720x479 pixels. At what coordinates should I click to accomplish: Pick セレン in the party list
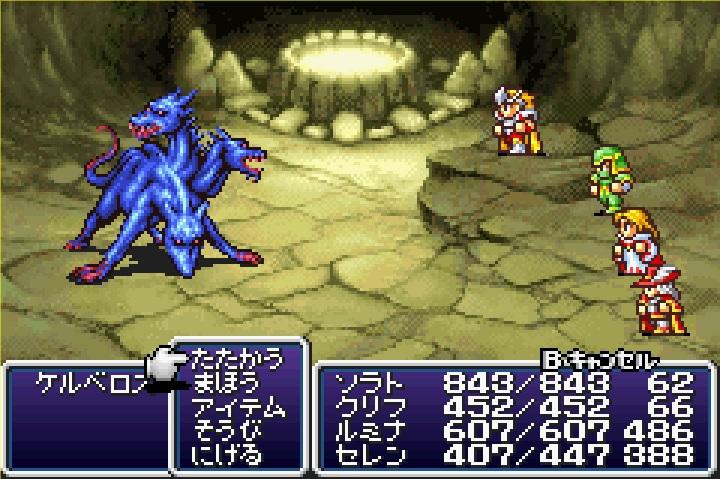510,456
